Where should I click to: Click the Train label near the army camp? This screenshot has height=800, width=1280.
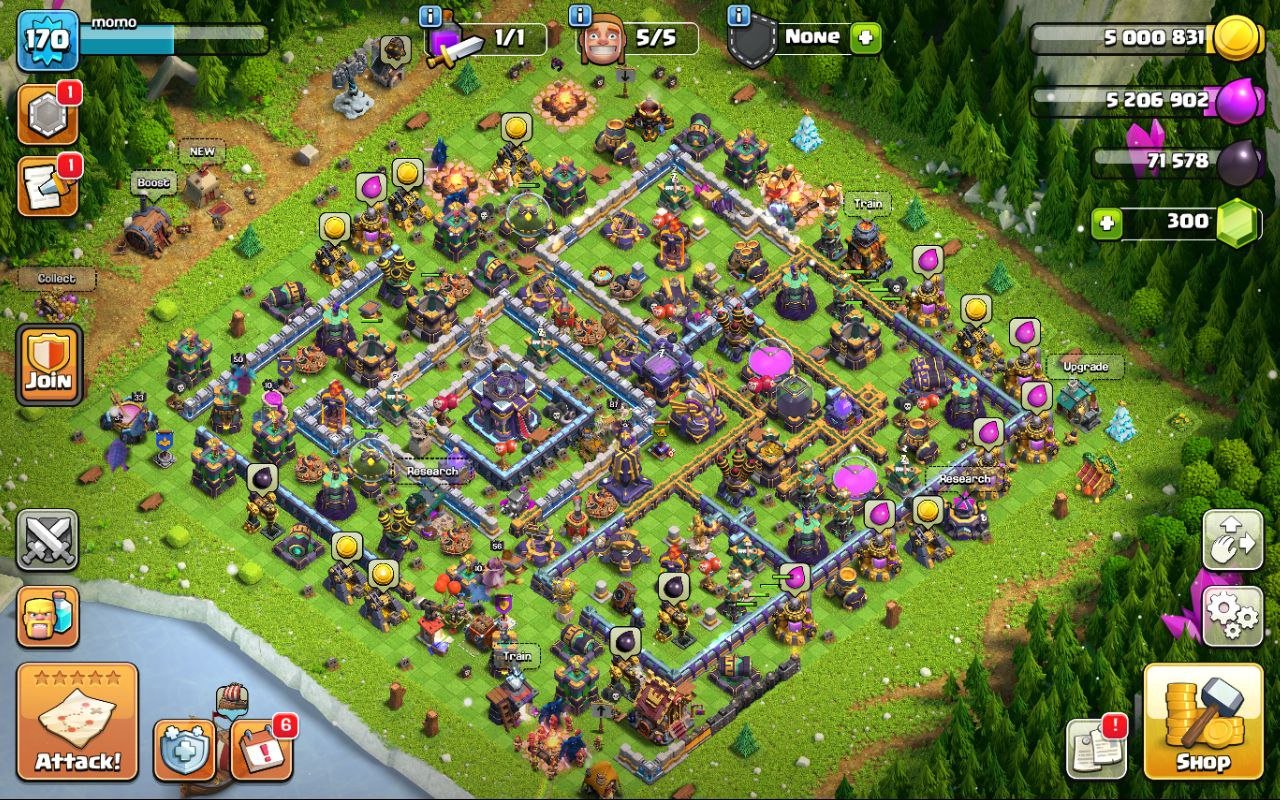[x=866, y=202]
